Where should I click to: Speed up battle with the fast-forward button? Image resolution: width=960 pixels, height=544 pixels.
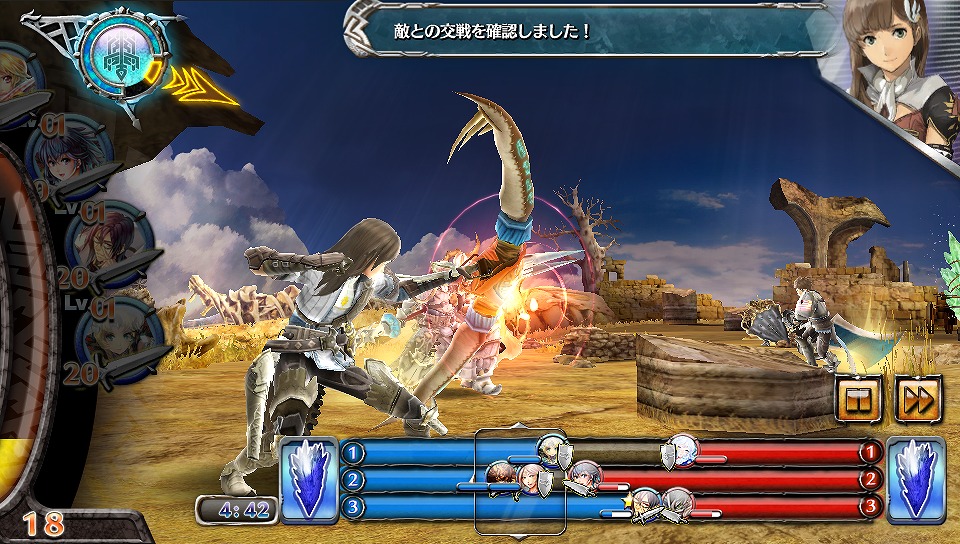pyautogui.click(x=915, y=399)
